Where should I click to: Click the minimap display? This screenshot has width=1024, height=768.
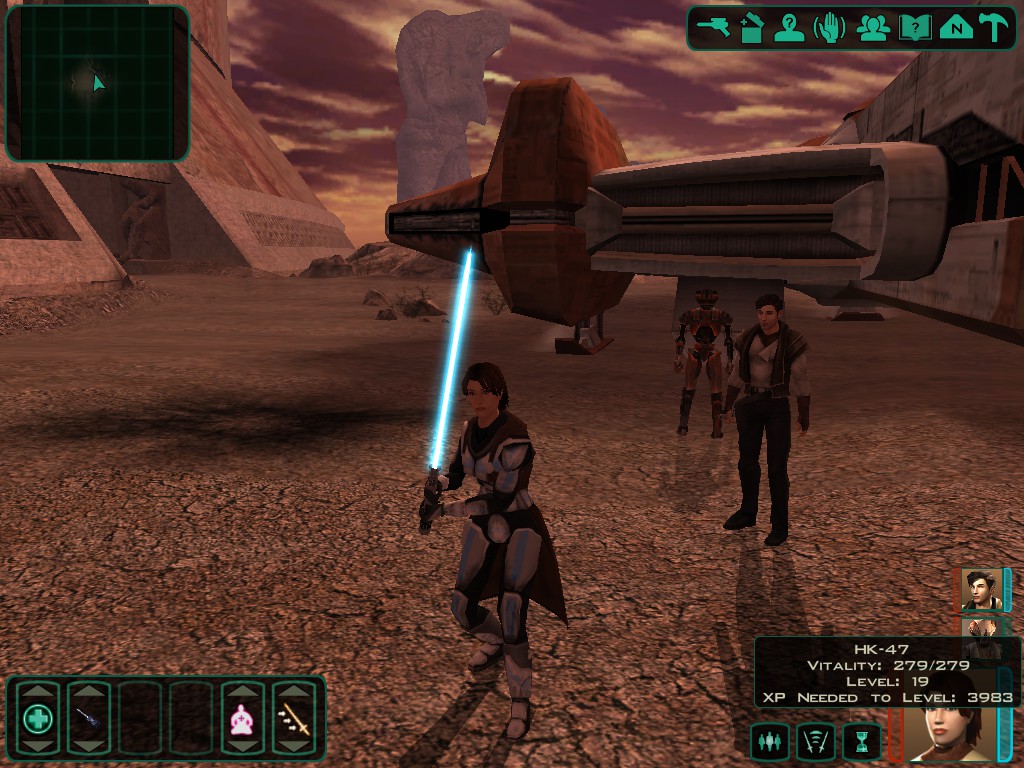click(x=97, y=83)
